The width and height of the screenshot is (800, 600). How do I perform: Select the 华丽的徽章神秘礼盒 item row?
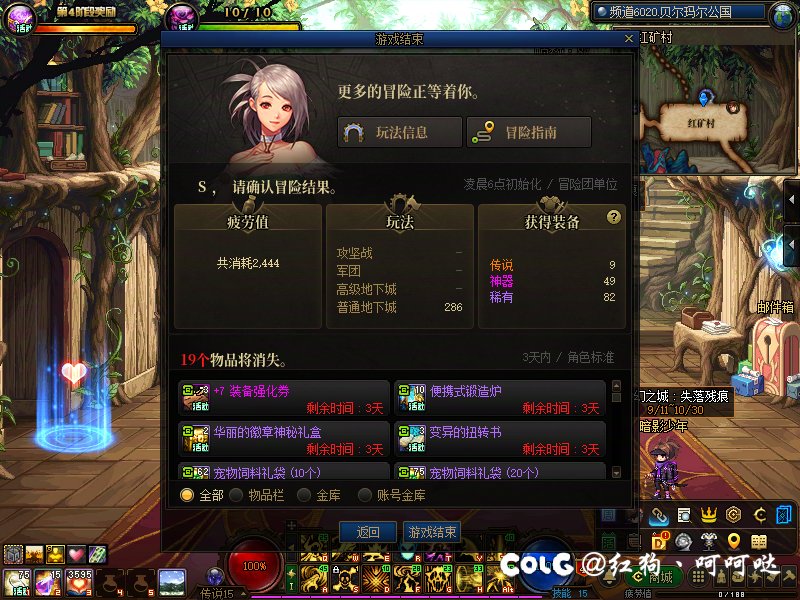click(284, 440)
